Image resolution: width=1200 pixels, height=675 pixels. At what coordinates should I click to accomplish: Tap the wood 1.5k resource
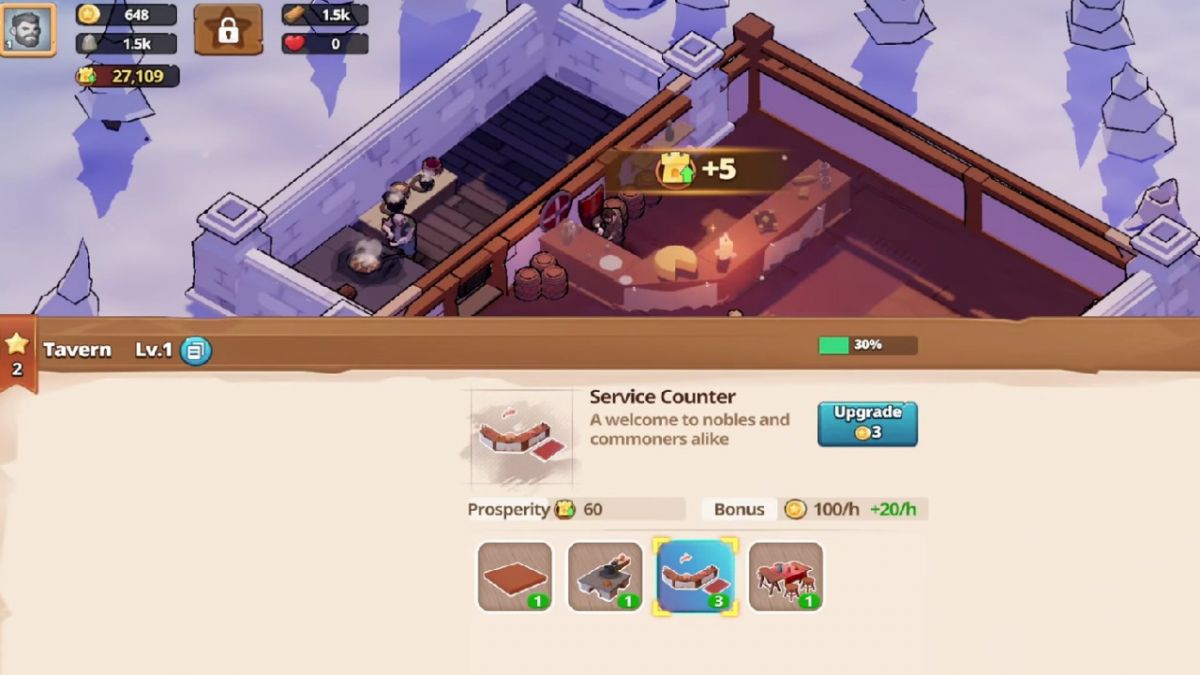point(324,15)
